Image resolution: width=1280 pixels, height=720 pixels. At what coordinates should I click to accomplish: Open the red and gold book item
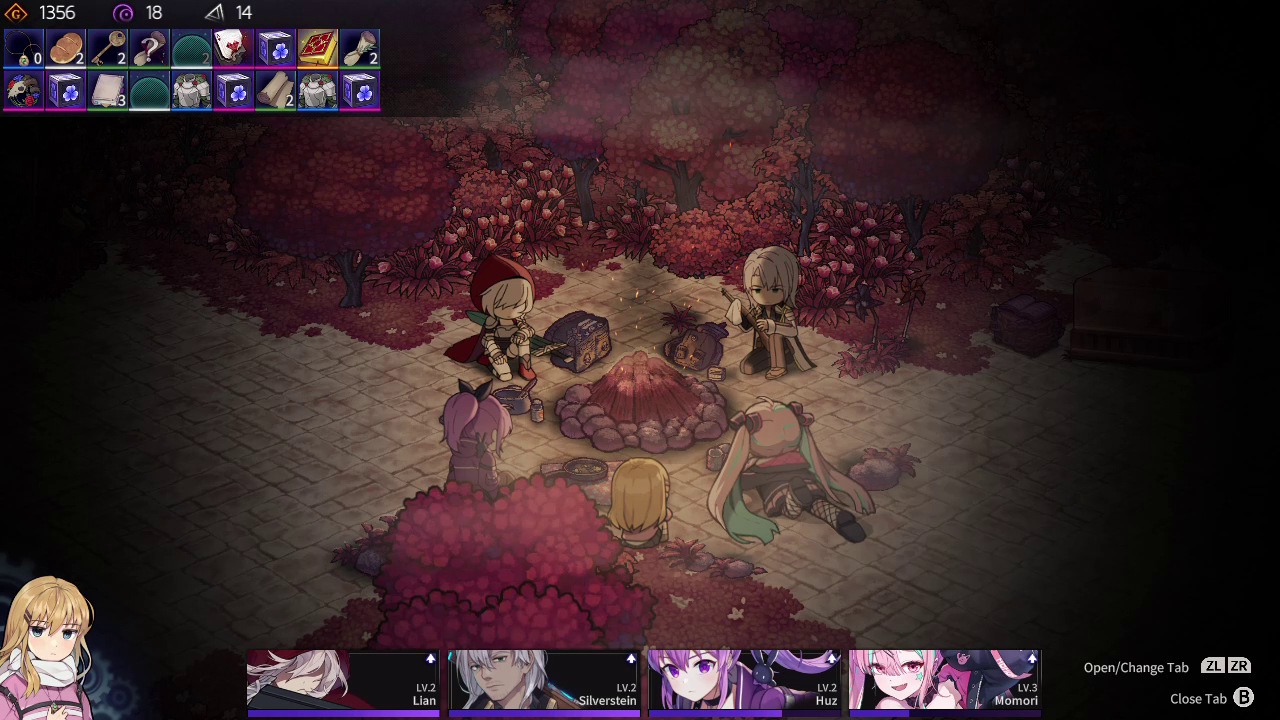click(x=318, y=48)
